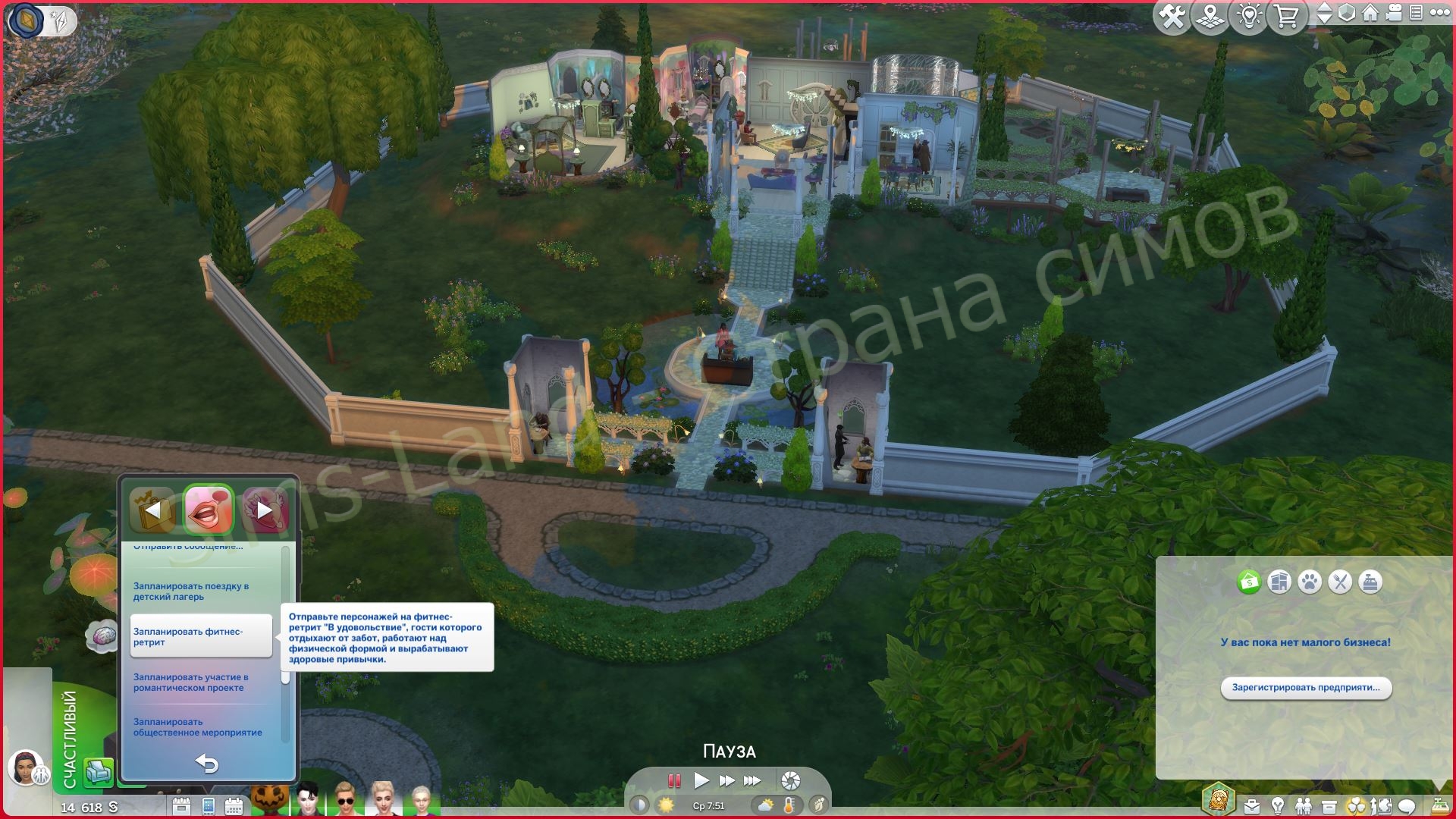Open the notification wall list icon

(1417, 13)
